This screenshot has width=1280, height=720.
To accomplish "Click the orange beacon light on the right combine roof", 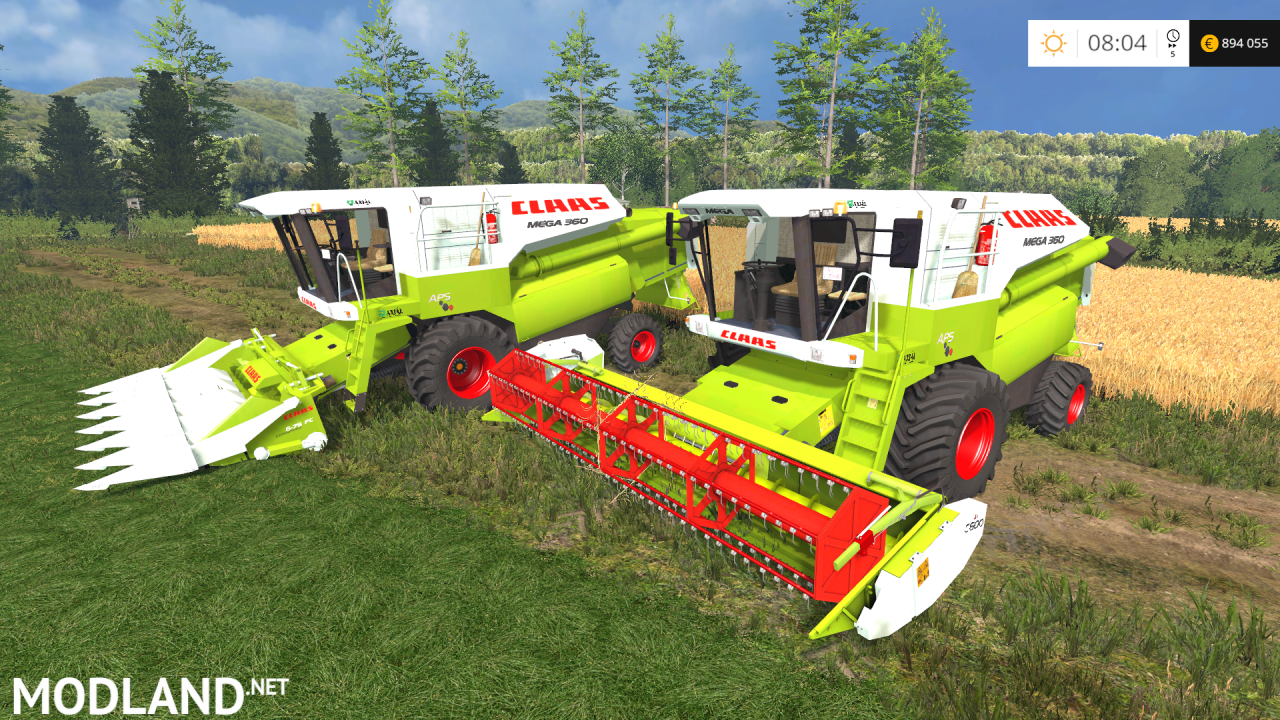I will point(840,207).
